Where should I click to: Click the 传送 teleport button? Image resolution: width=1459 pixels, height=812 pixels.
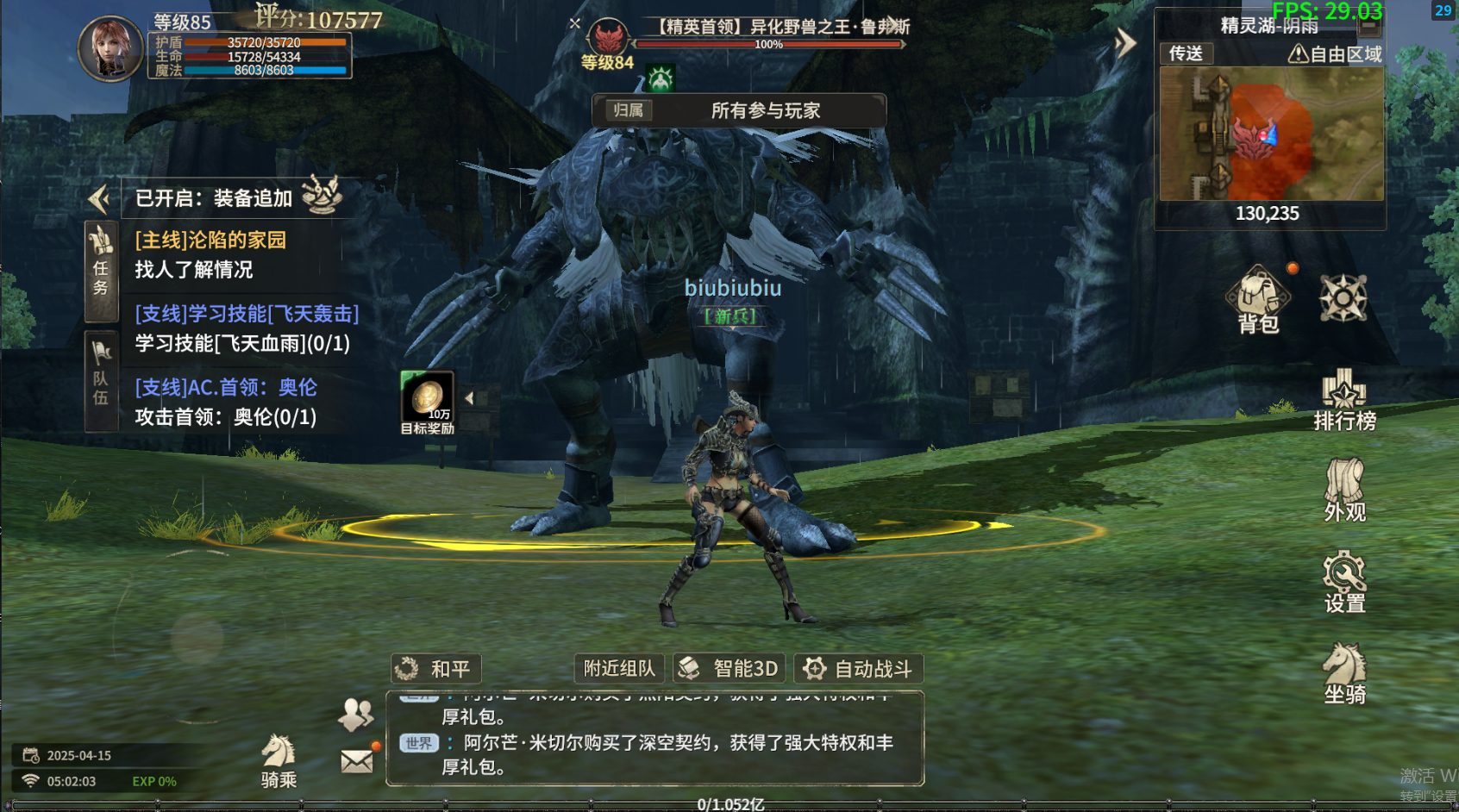(x=1186, y=53)
